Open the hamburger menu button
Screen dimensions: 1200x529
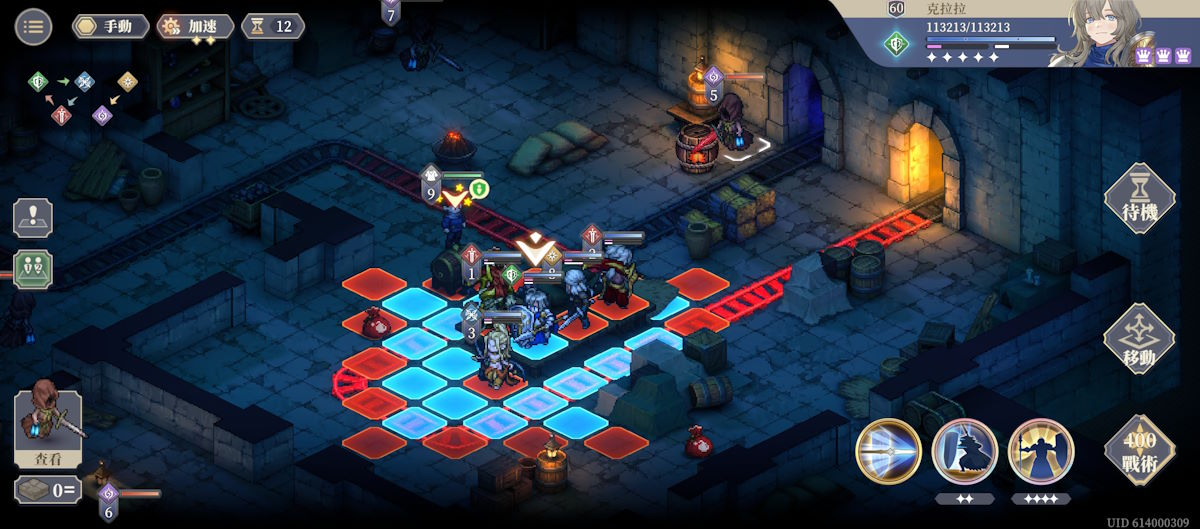tap(33, 26)
